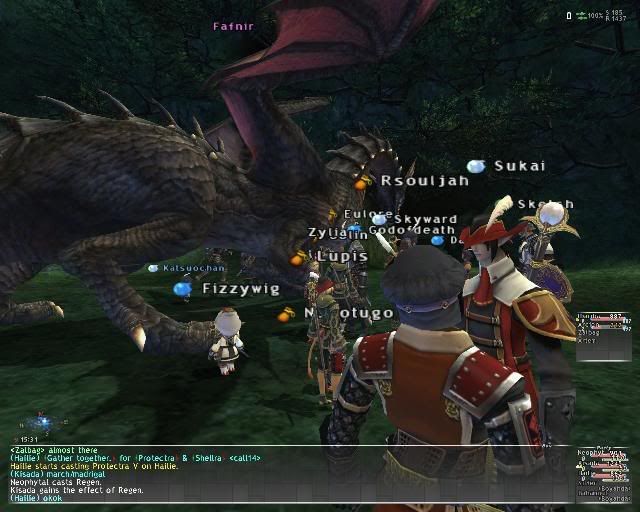Click the chat log window
This screenshot has height=512, width=640.
[x=290, y=474]
